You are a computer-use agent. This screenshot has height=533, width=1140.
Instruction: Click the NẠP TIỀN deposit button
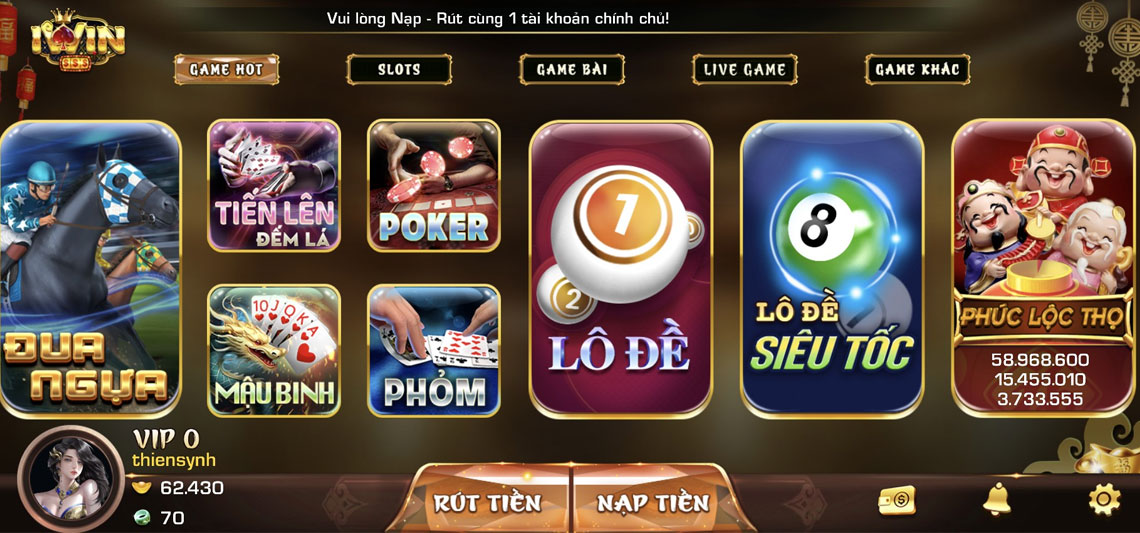(x=653, y=501)
